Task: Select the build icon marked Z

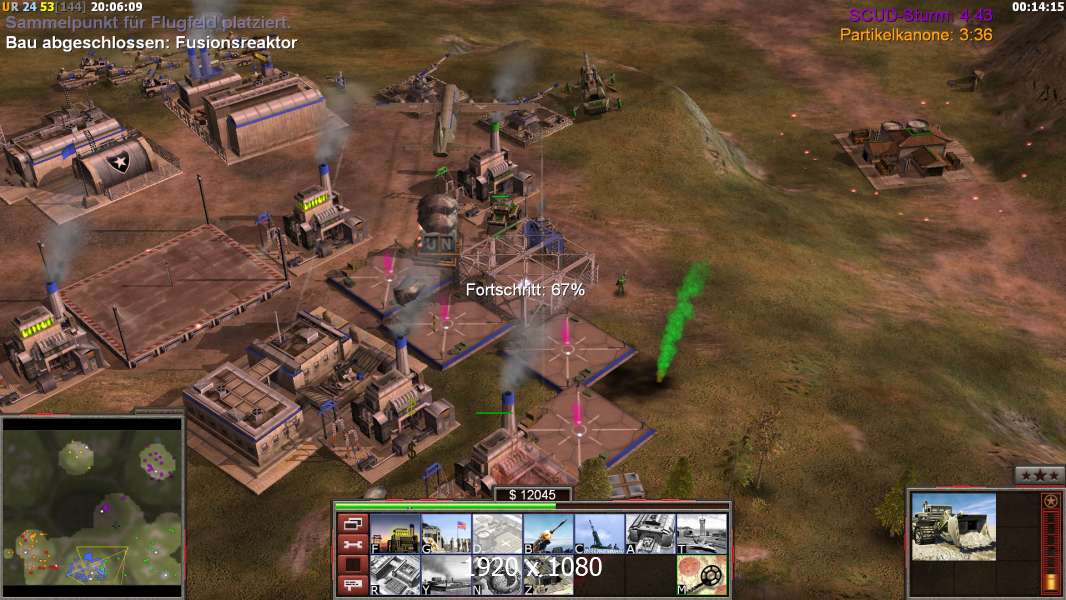Action: [548, 575]
